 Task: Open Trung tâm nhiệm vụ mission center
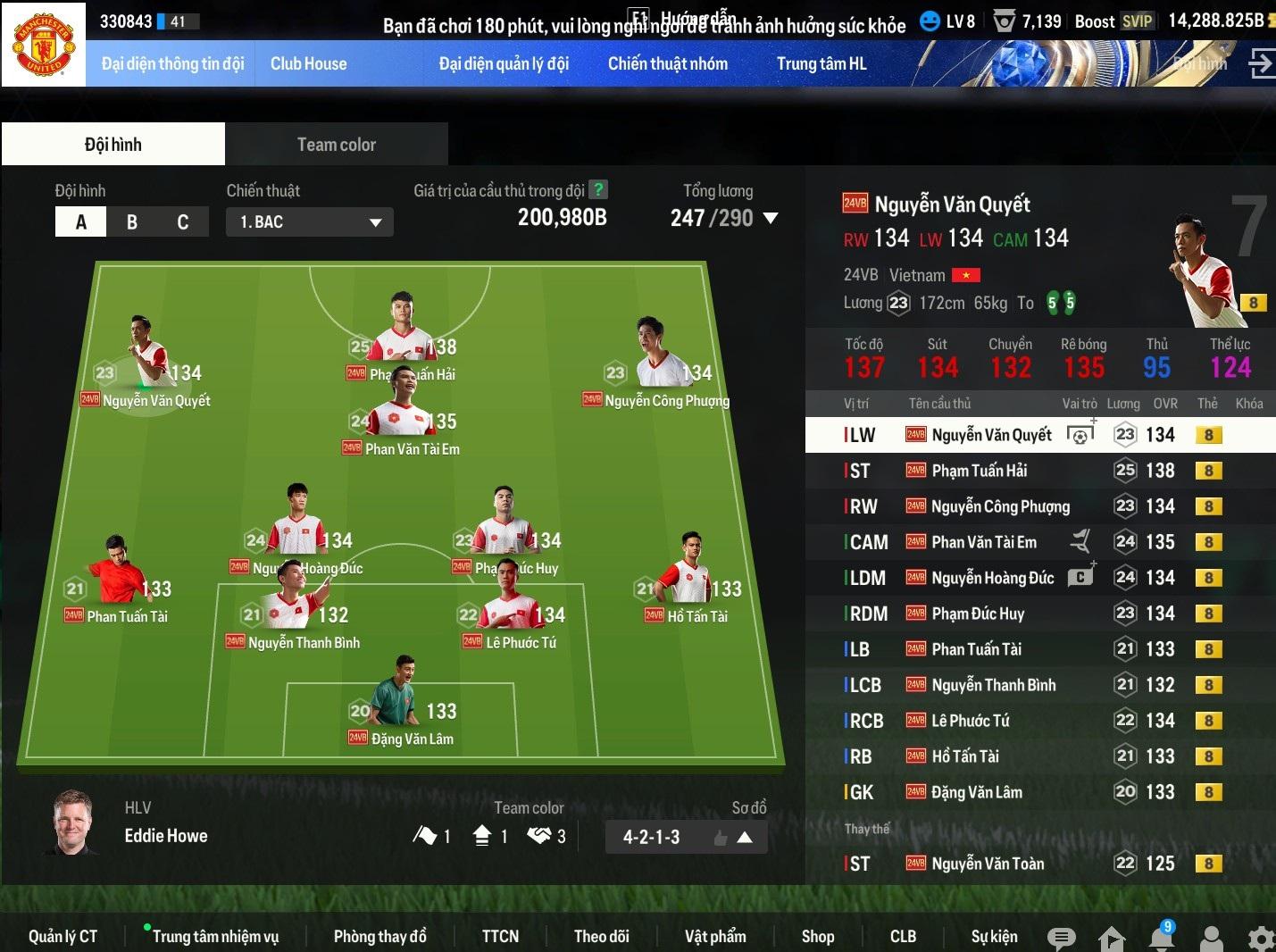pyautogui.click(x=215, y=936)
